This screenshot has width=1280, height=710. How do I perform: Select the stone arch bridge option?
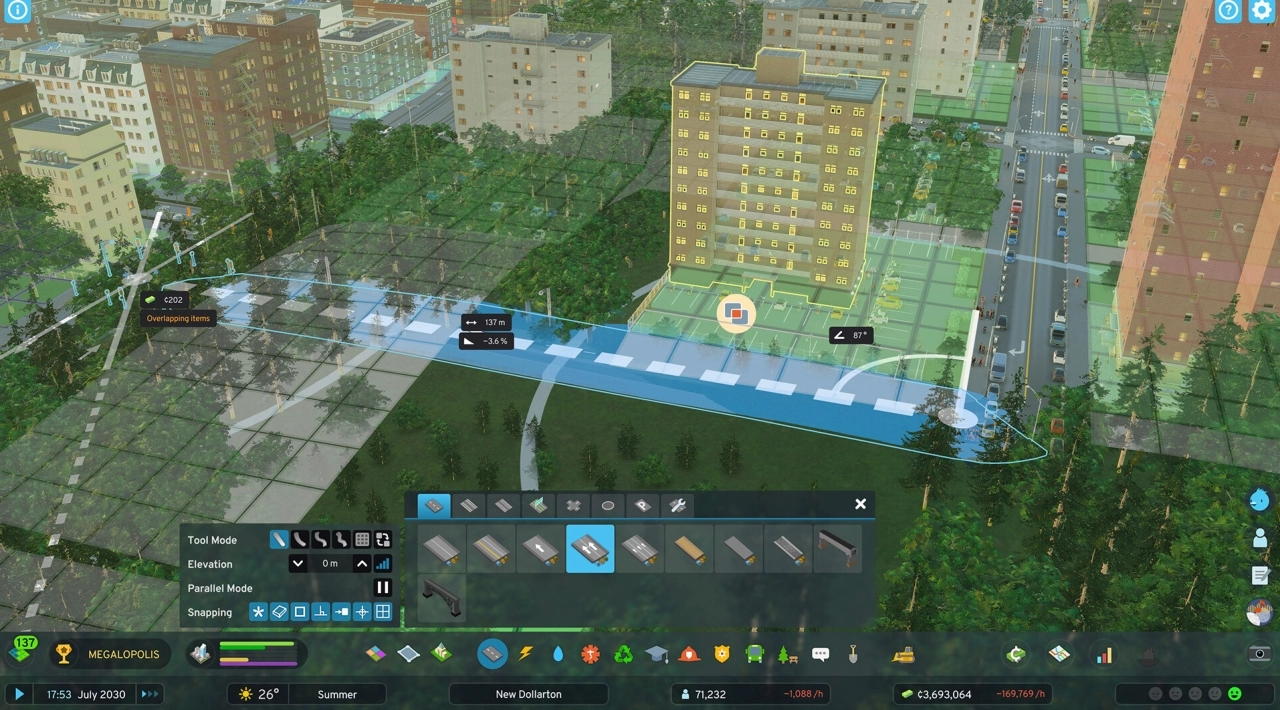441,597
